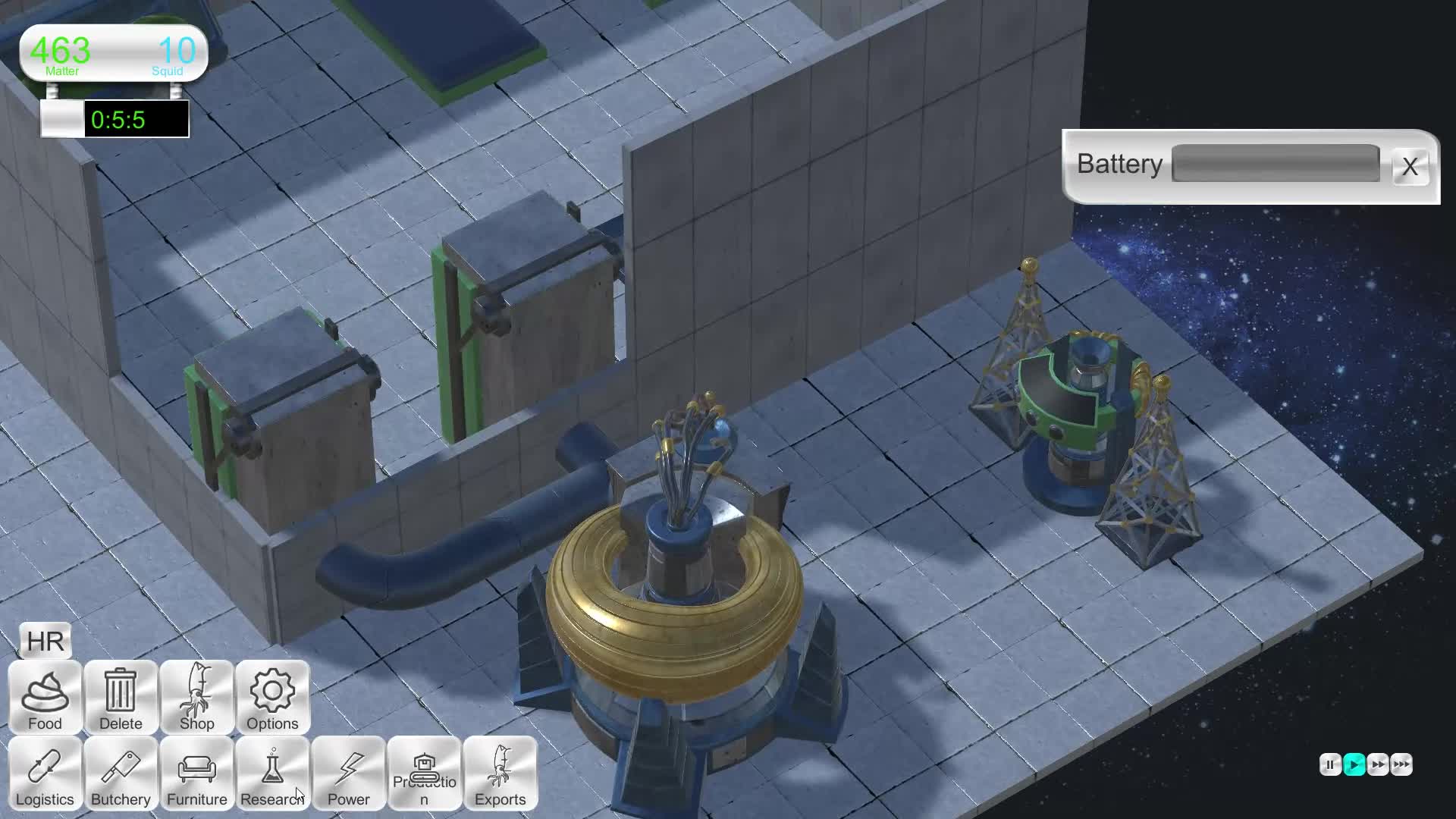Open the Logistics panel
Screen dimensions: 1456x819
coord(44,773)
